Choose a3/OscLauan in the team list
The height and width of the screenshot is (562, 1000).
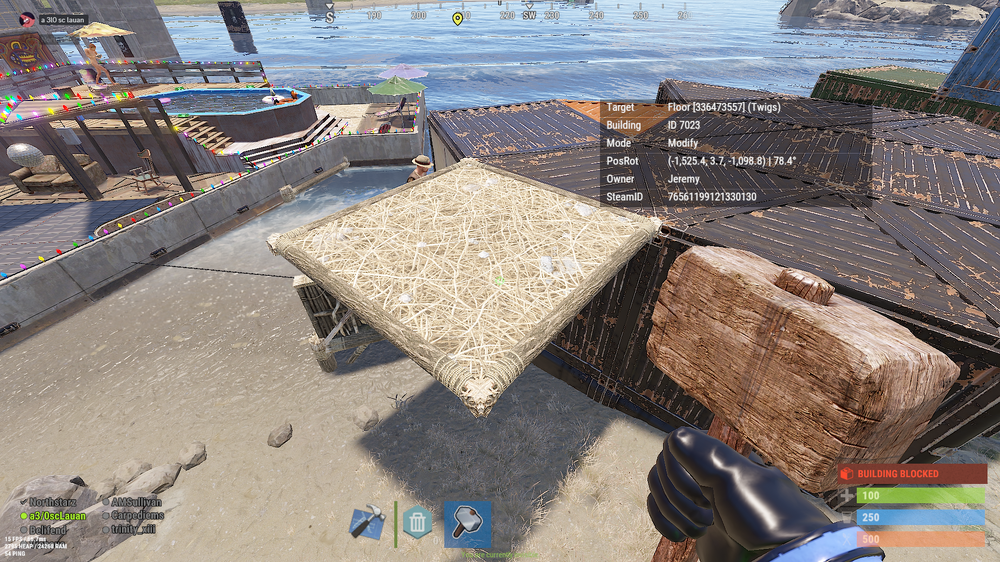(x=57, y=516)
